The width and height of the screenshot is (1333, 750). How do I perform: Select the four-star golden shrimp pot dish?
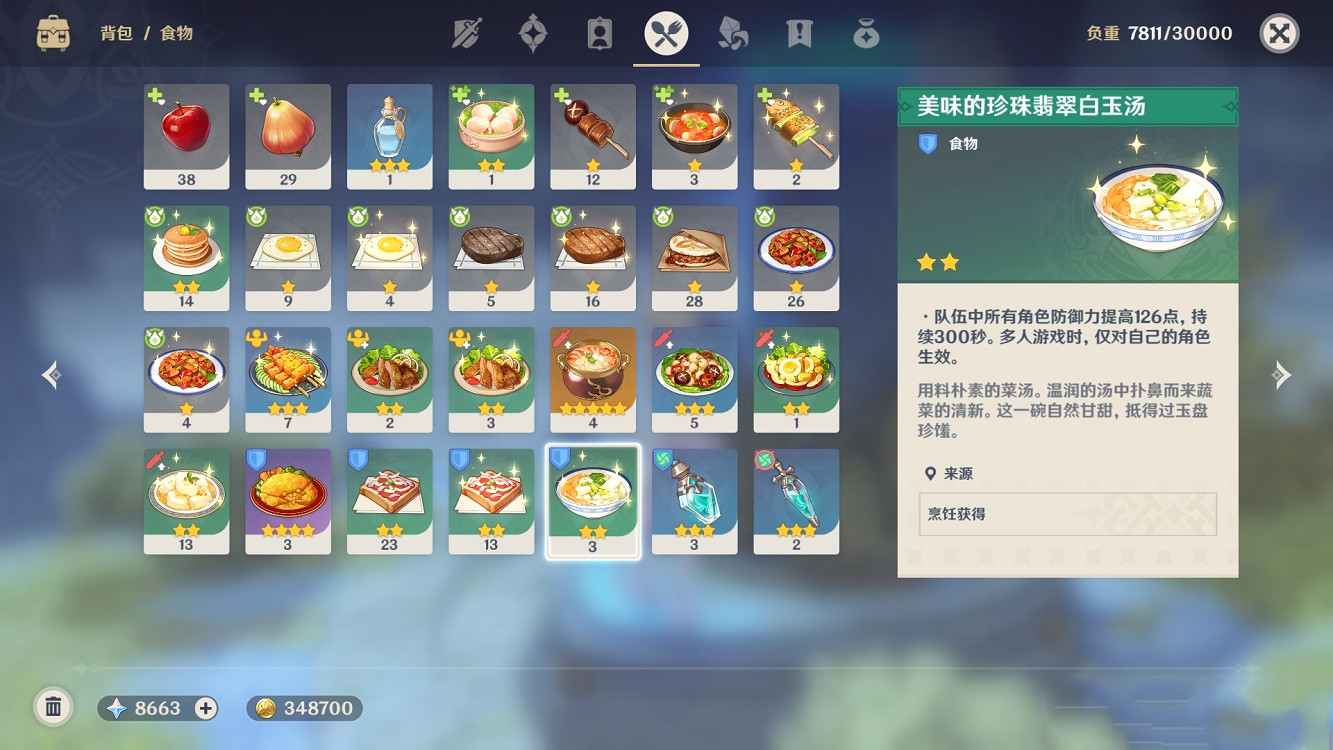coord(592,375)
